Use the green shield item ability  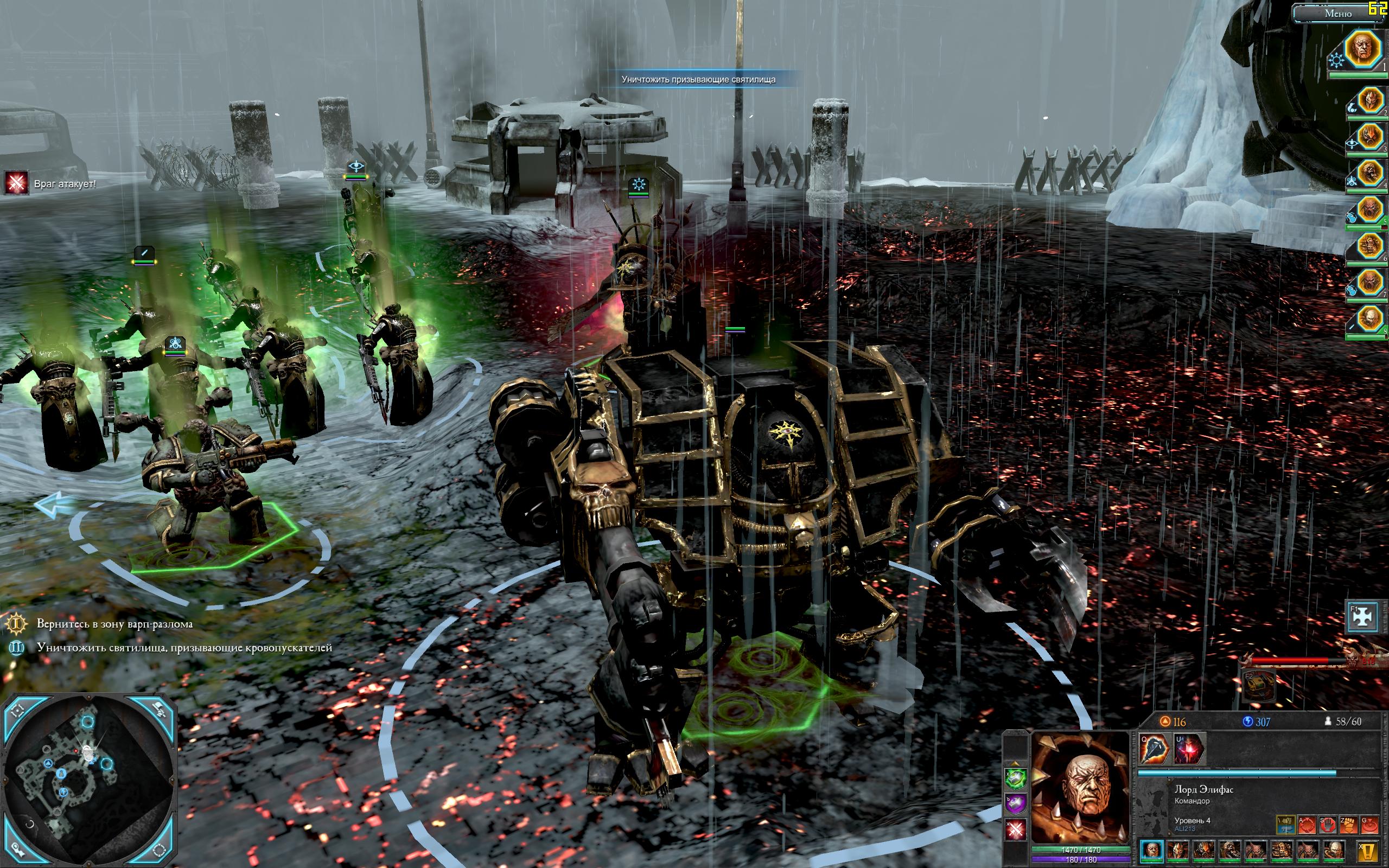click(x=1016, y=779)
